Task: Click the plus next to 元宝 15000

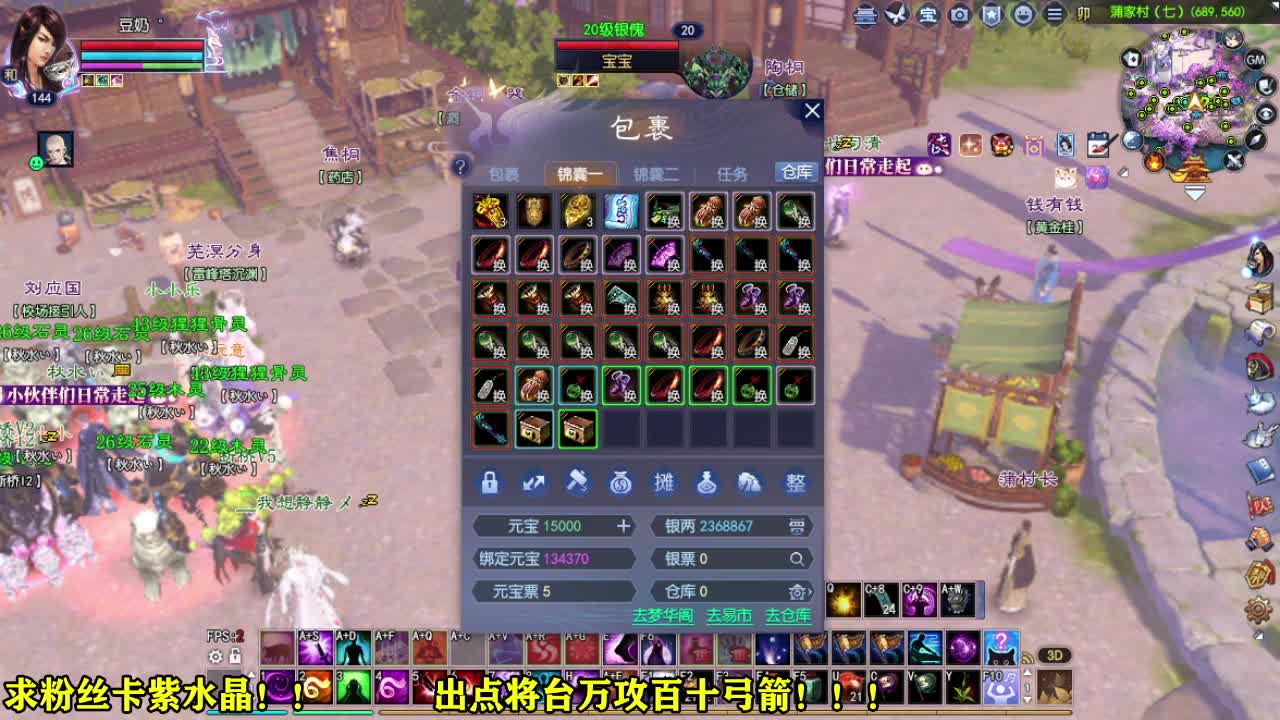Action: tap(622, 525)
